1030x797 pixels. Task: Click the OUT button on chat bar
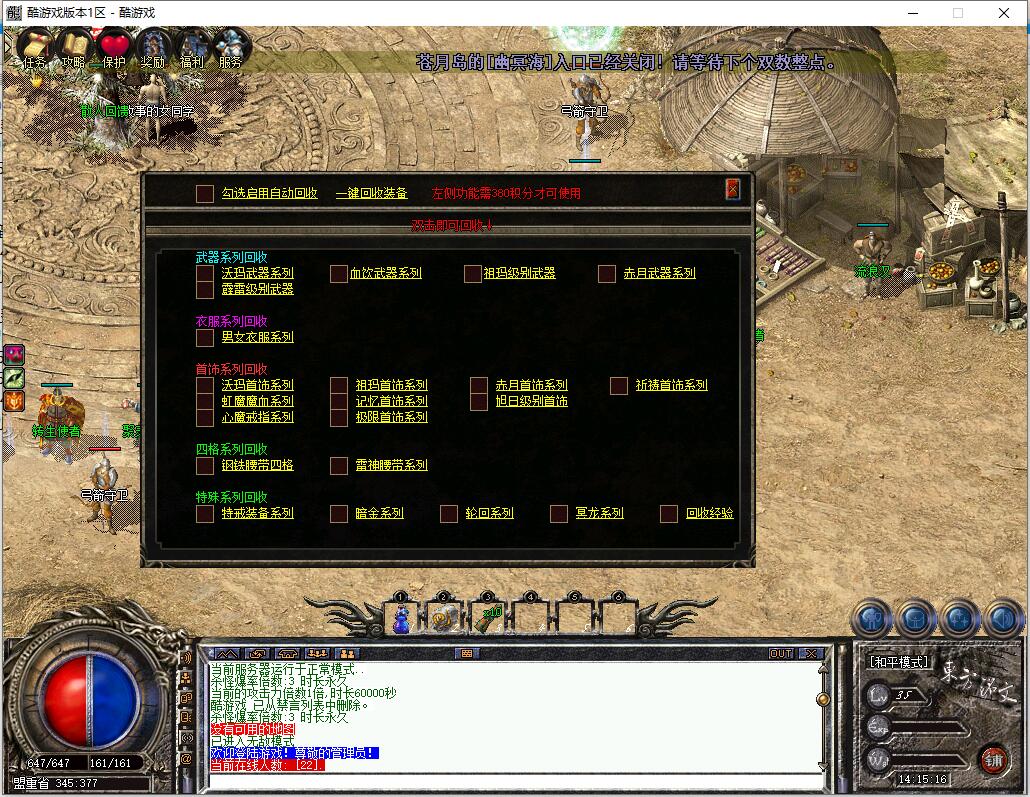pyautogui.click(x=781, y=653)
